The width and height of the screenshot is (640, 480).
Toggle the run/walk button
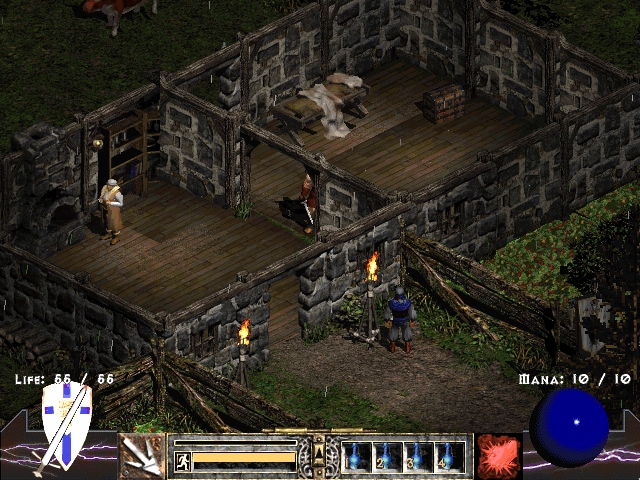pyautogui.click(x=183, y=460)
